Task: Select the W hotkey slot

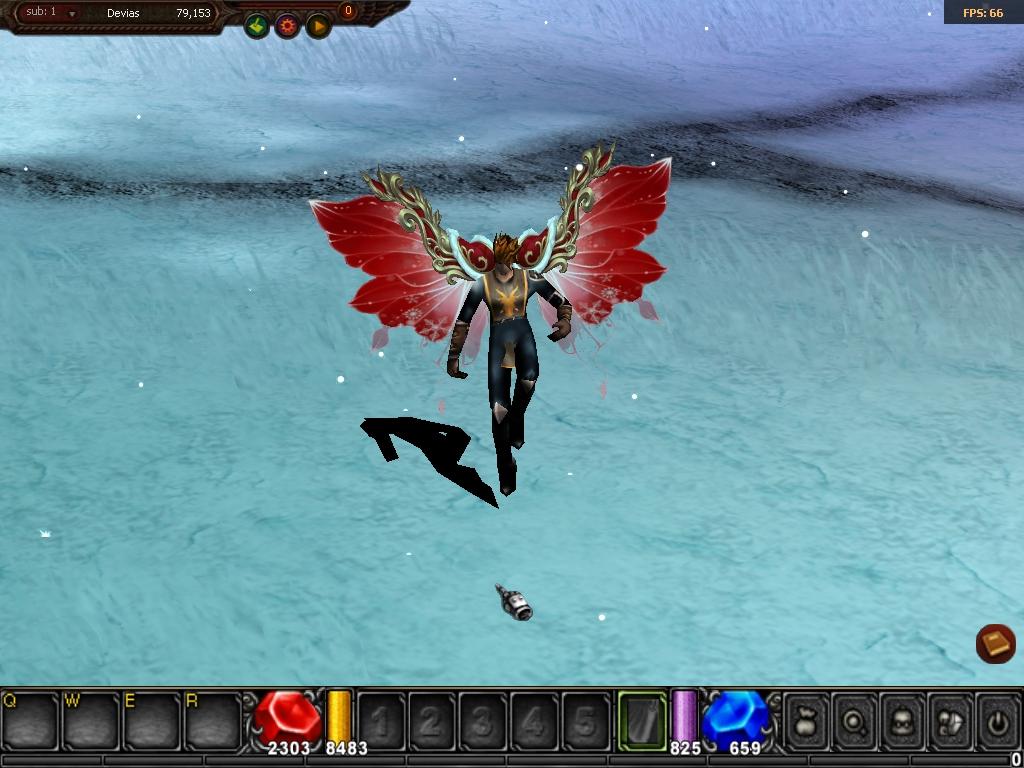Action: coord(92,720)
